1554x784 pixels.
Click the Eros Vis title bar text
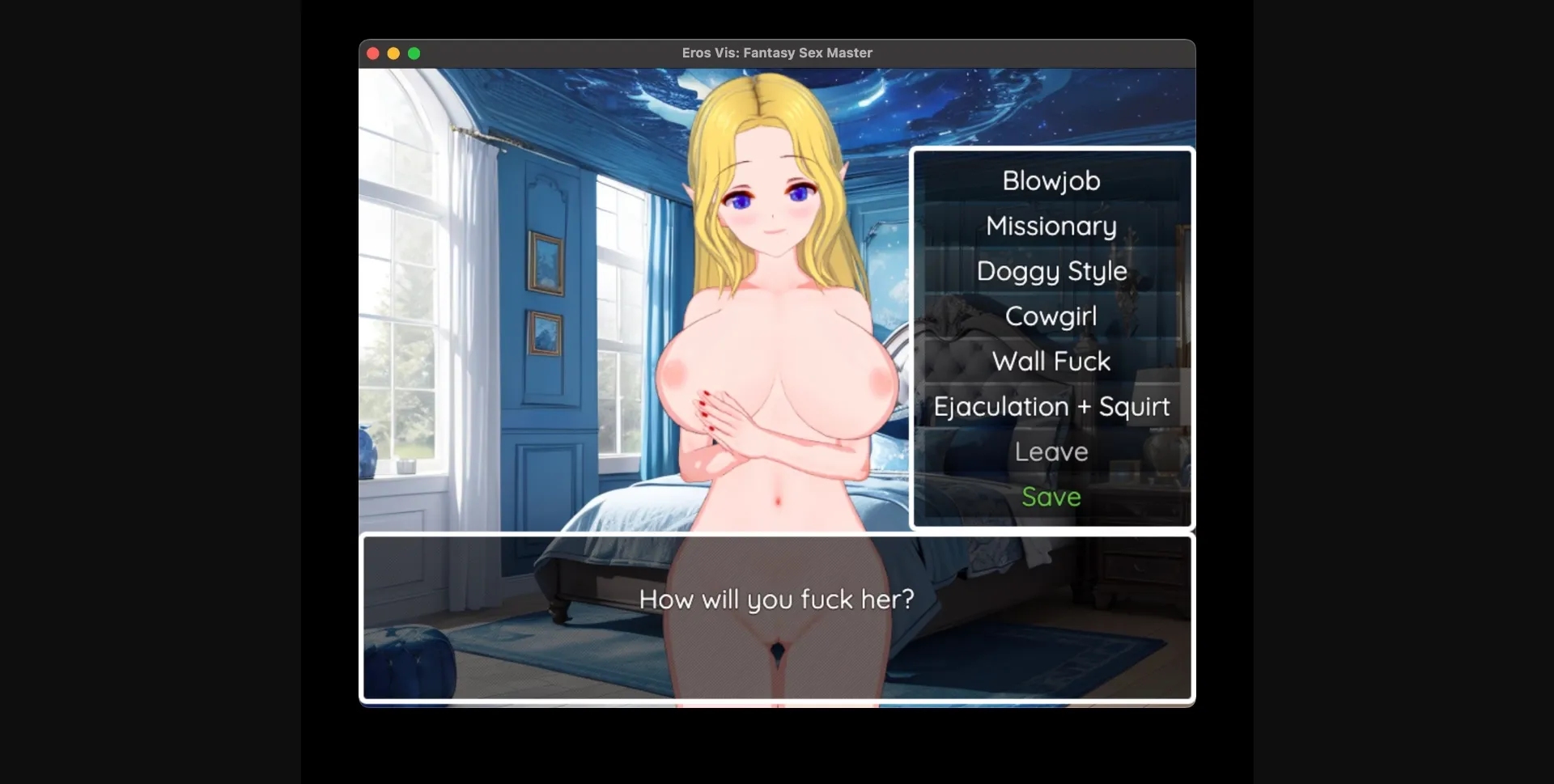(x=776, y=53)
